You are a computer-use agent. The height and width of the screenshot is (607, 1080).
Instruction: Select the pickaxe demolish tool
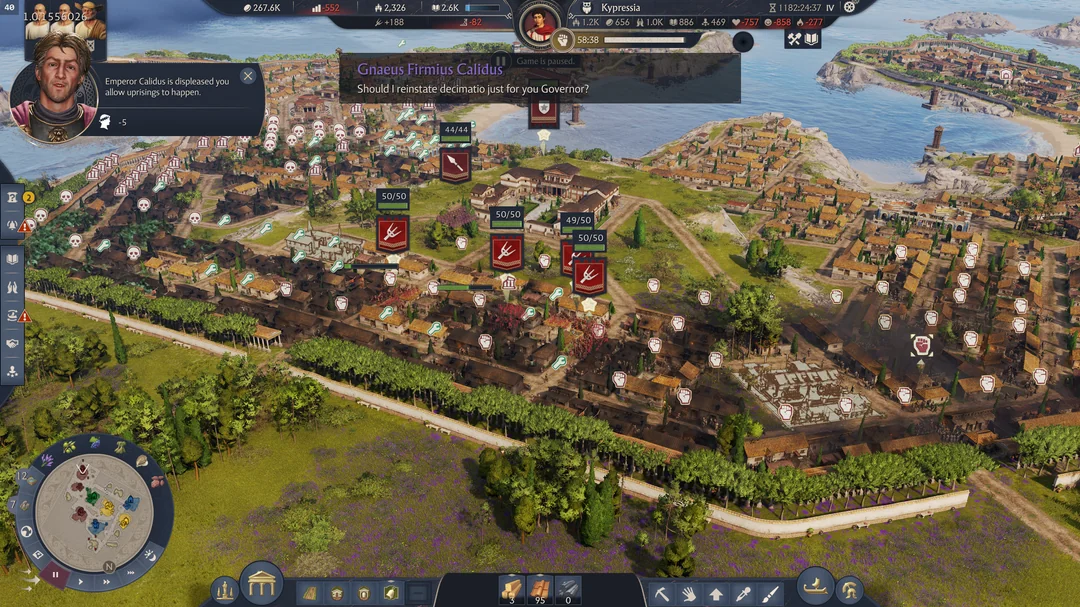pyautogui.click(x=662, y=593)
